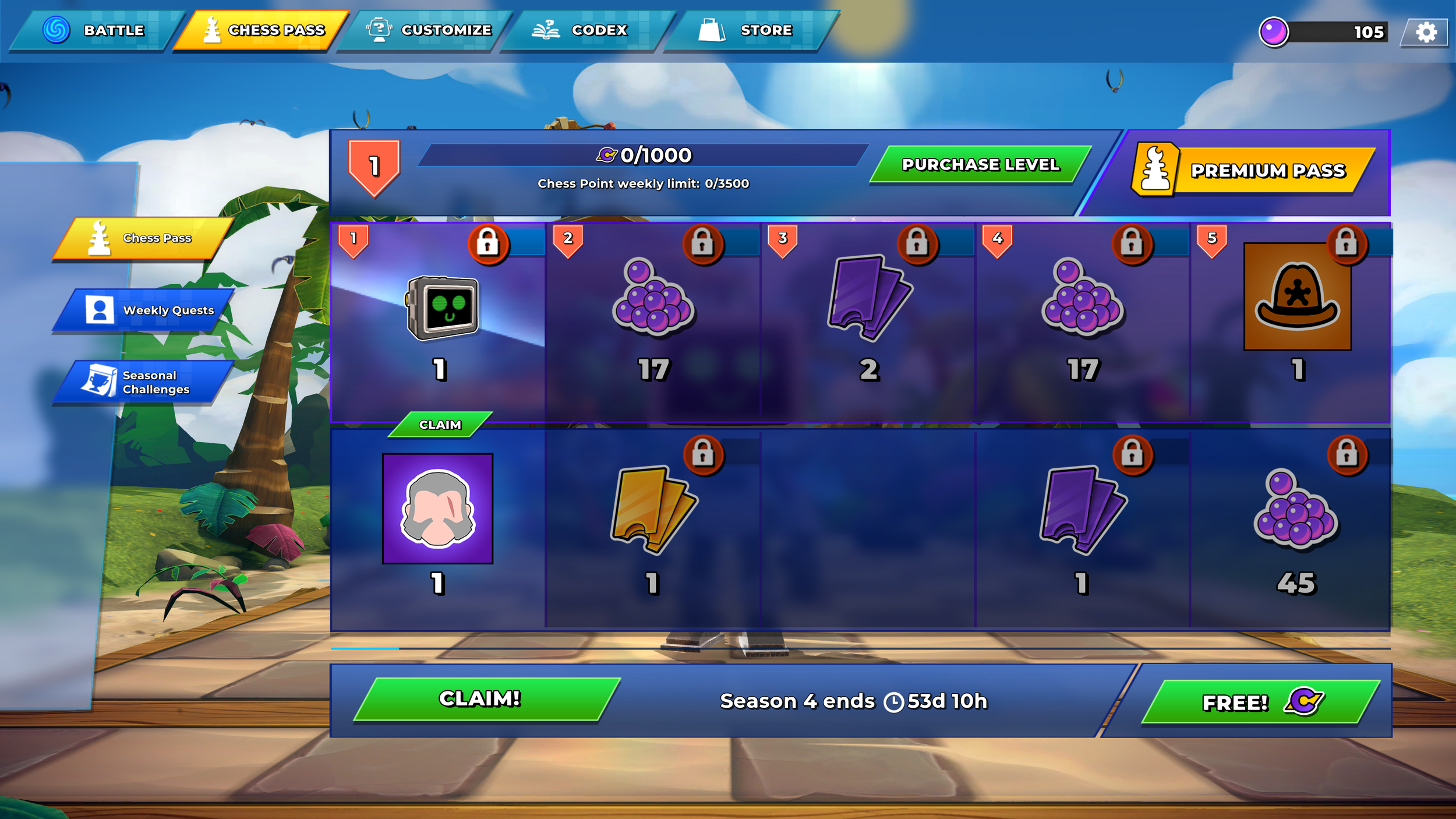The height and width of the screenshot is (819, 1456).
Task: Open Seasonal Challenges
Action: (x=146, y=383)
